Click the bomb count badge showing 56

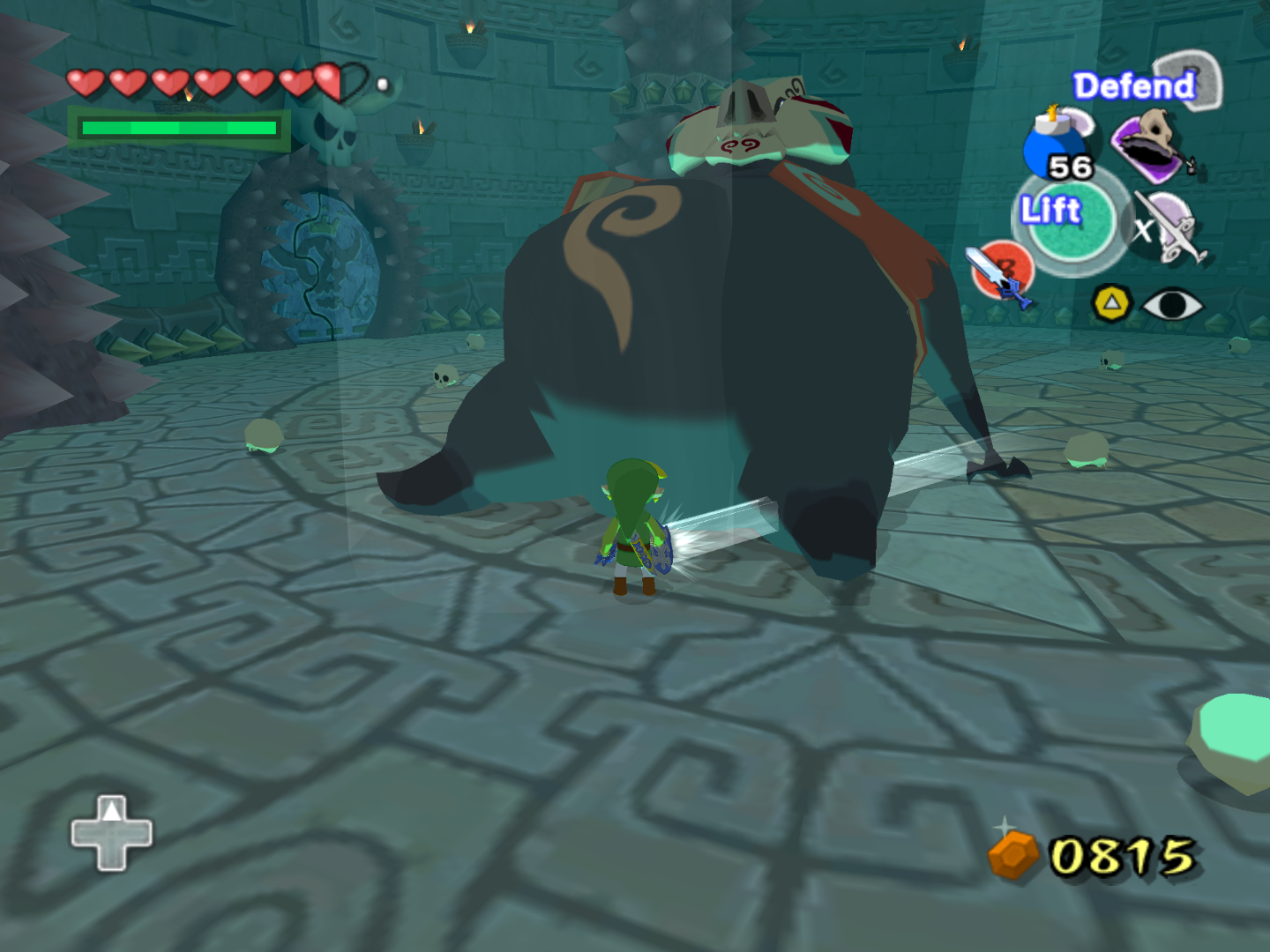pos(1070,167)
